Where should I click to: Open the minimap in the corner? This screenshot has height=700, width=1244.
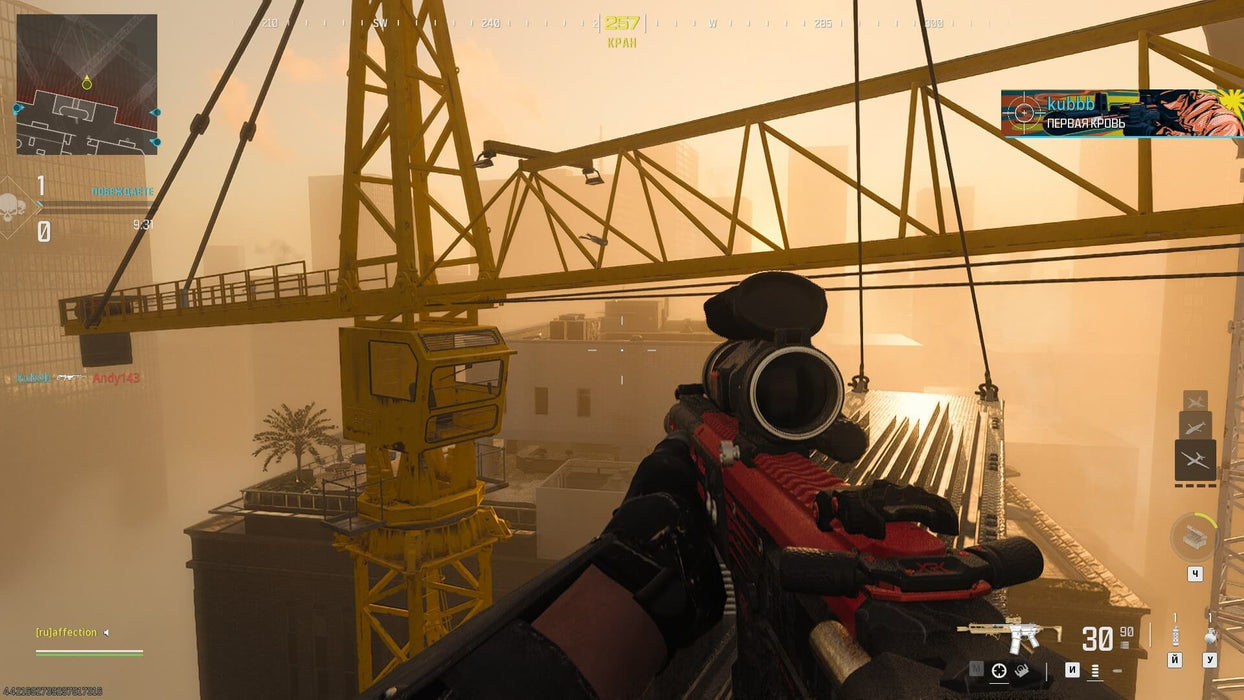[x=87, y=84]
